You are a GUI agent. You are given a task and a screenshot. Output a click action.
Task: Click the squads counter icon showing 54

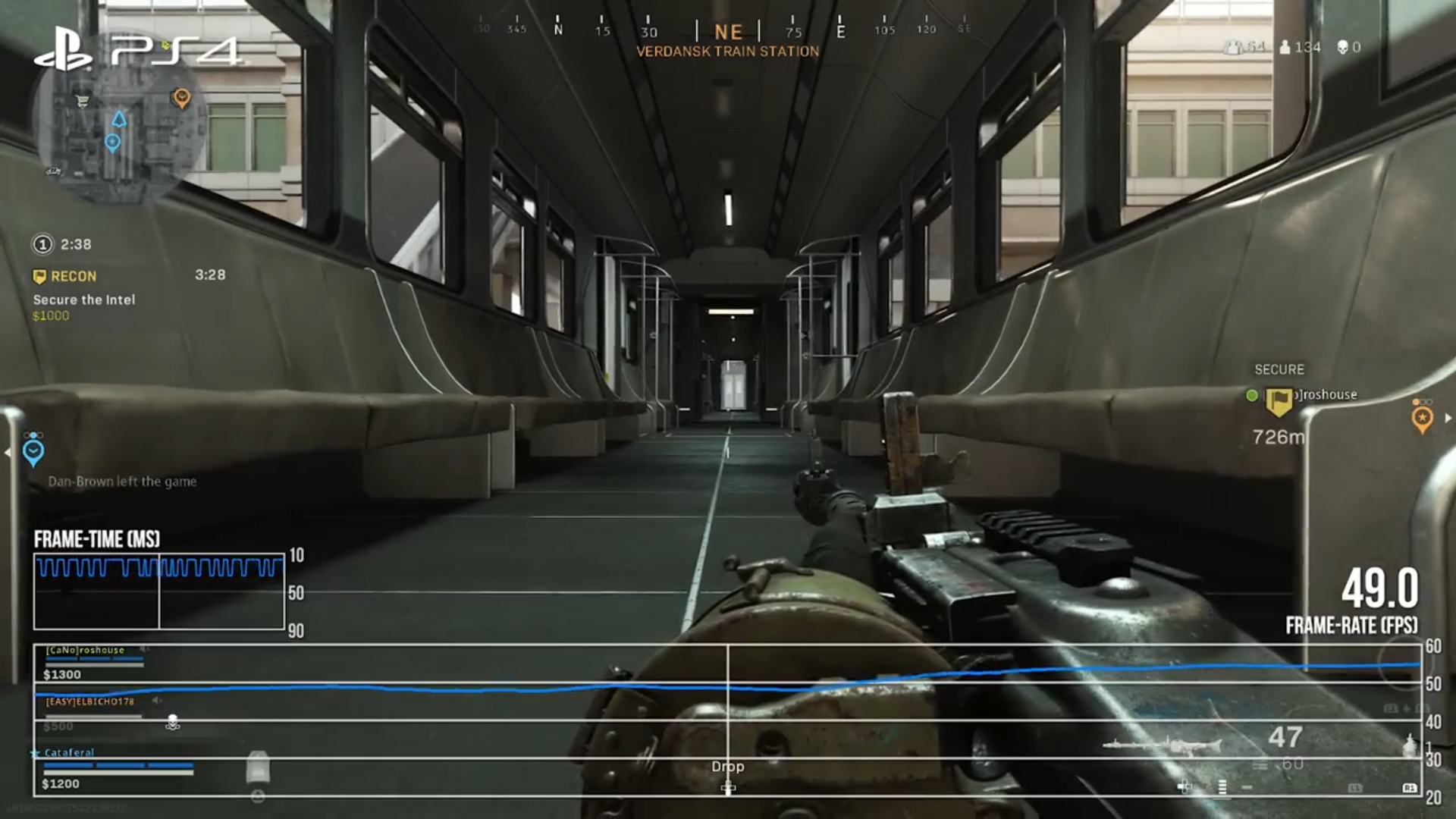[x=1235, y=46]
